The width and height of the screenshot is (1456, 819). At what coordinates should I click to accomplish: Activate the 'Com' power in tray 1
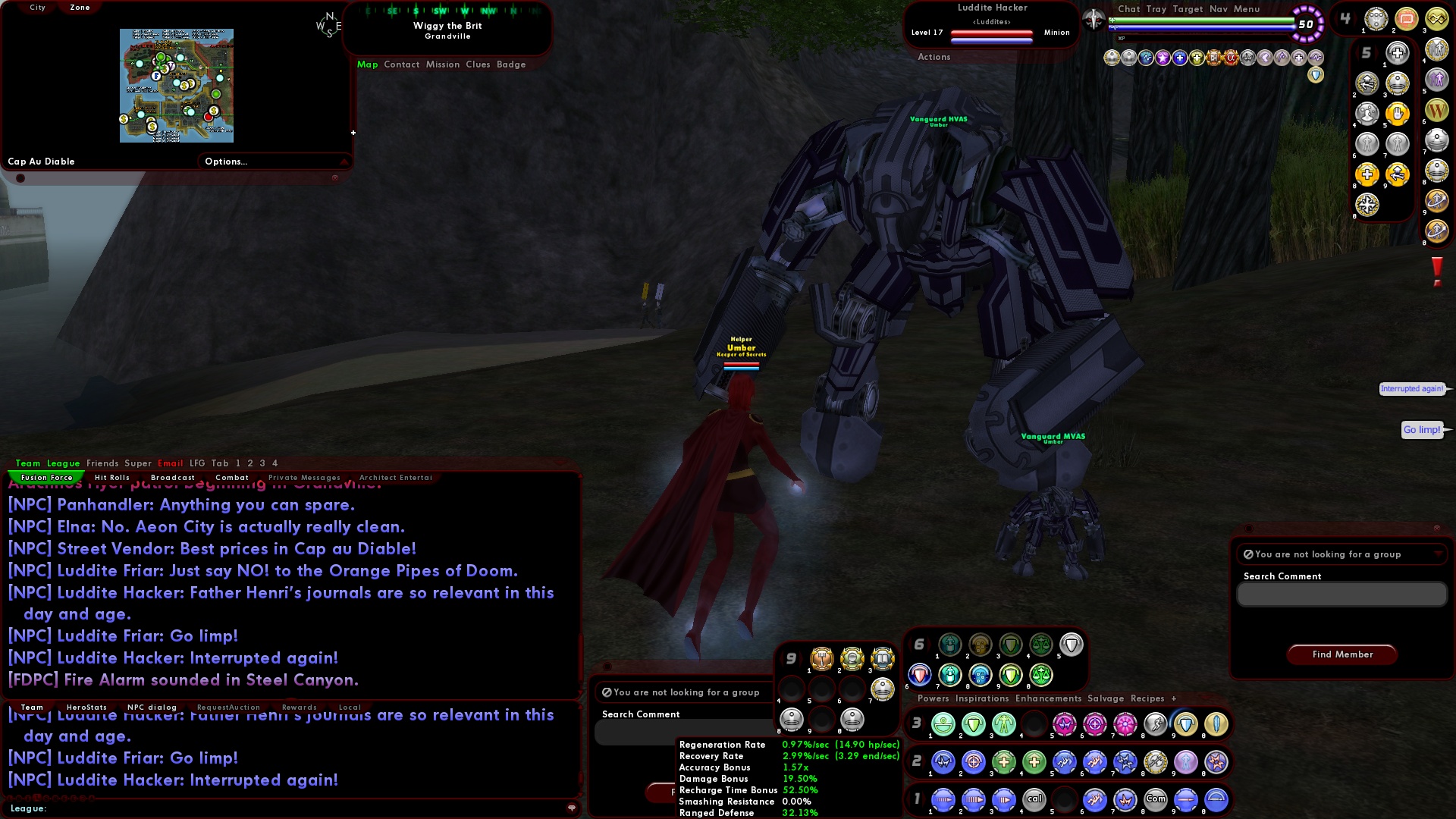(x=1156, y=800)
